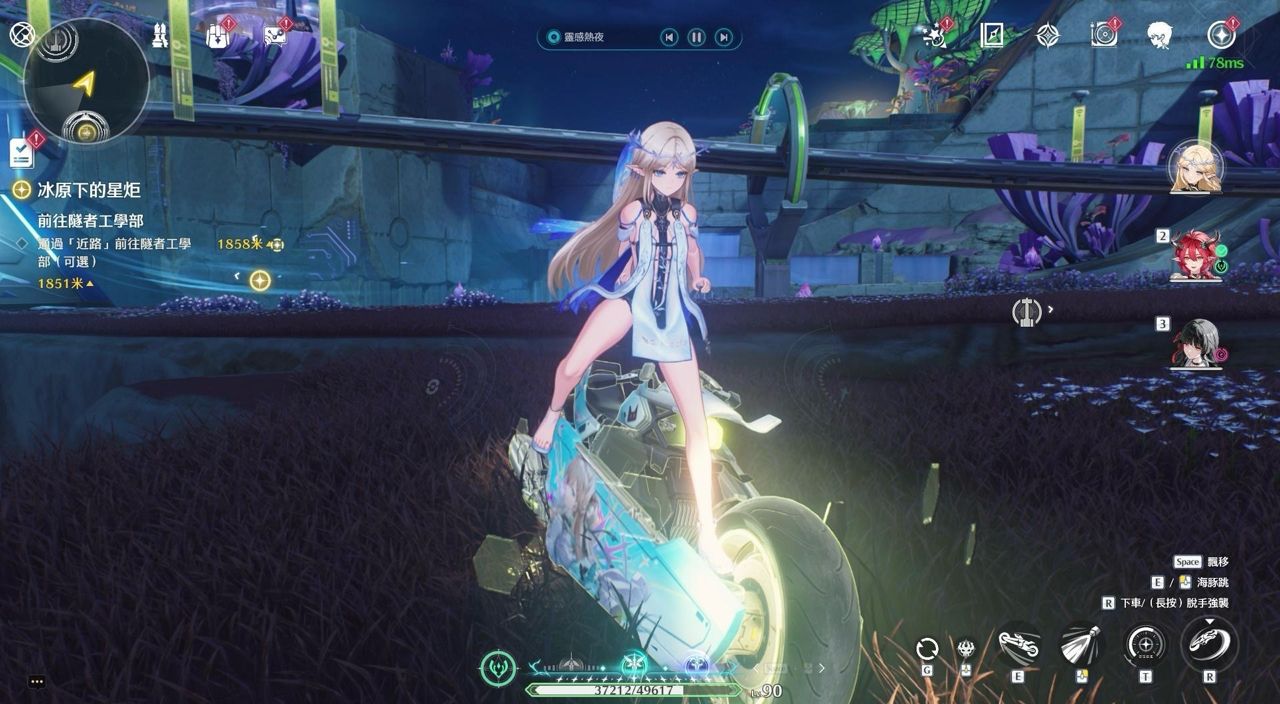Open the circular minimap
The height and width of the screenshot is (704, 1280).
click(x=85, y=82)
